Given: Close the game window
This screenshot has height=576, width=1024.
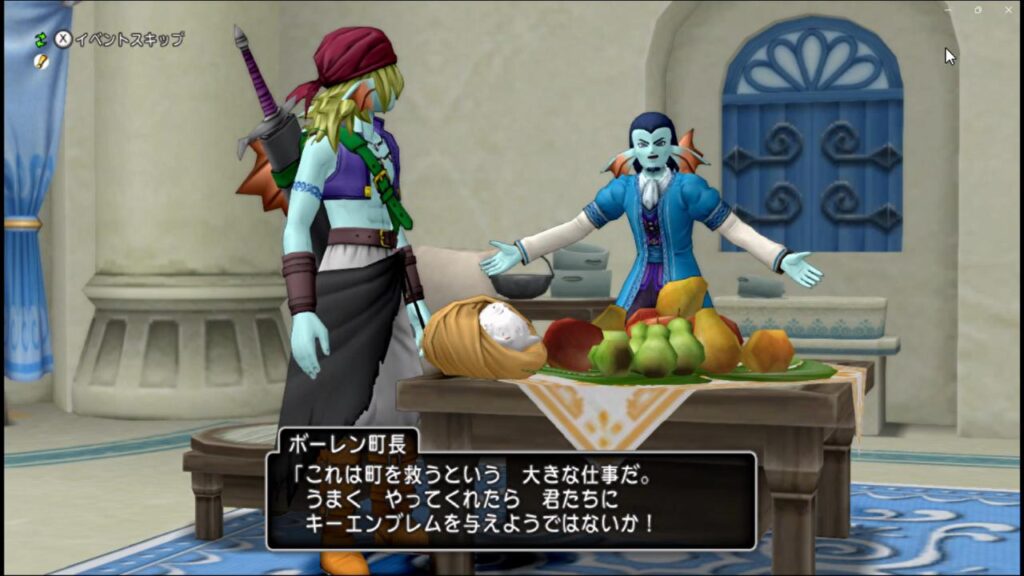Looking at the screenshot, I should [1007, 9].
